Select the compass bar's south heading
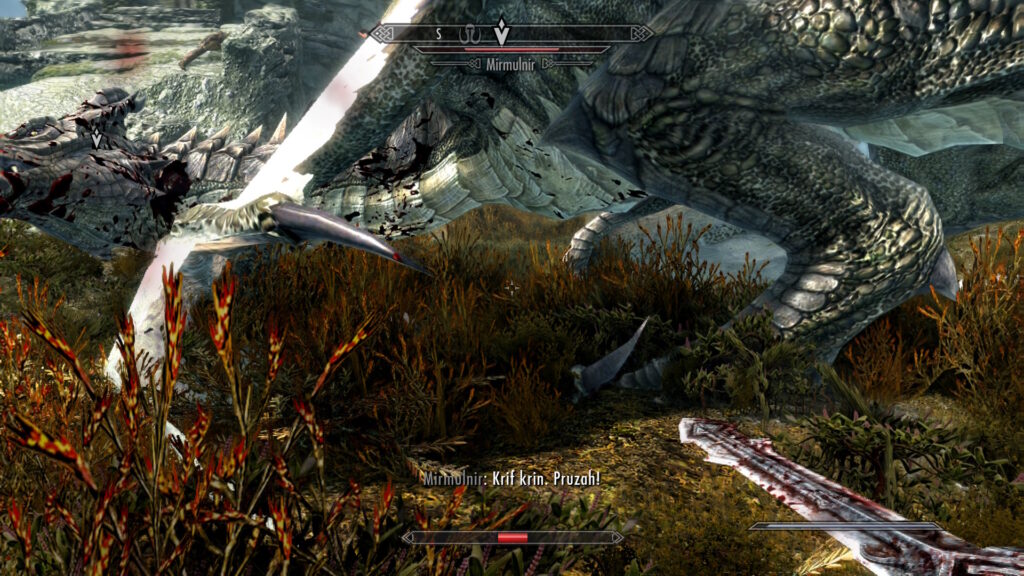The image size is (1024, 576). point(437,33)
